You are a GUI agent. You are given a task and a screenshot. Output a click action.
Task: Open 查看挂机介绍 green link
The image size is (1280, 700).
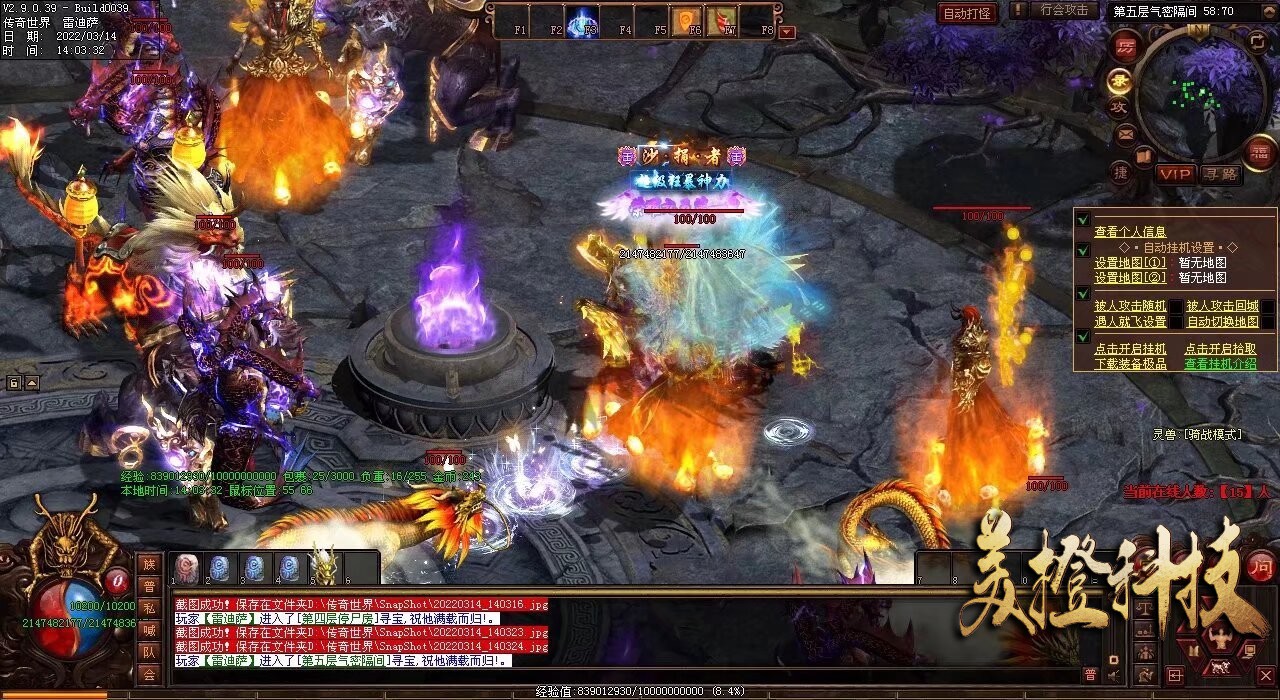pyautogui.click(x=1220, y=364)
